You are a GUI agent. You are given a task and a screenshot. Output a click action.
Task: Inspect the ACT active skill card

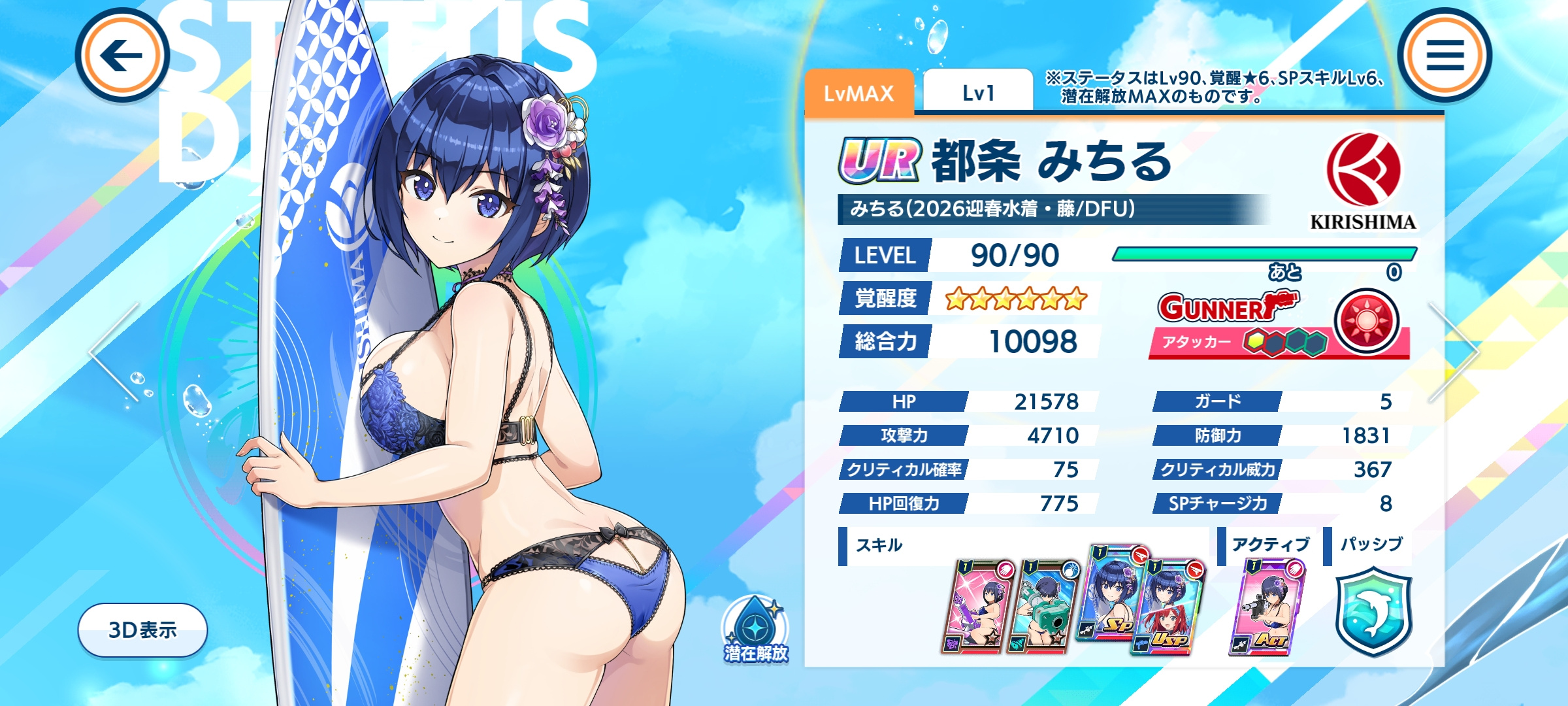1266,607
